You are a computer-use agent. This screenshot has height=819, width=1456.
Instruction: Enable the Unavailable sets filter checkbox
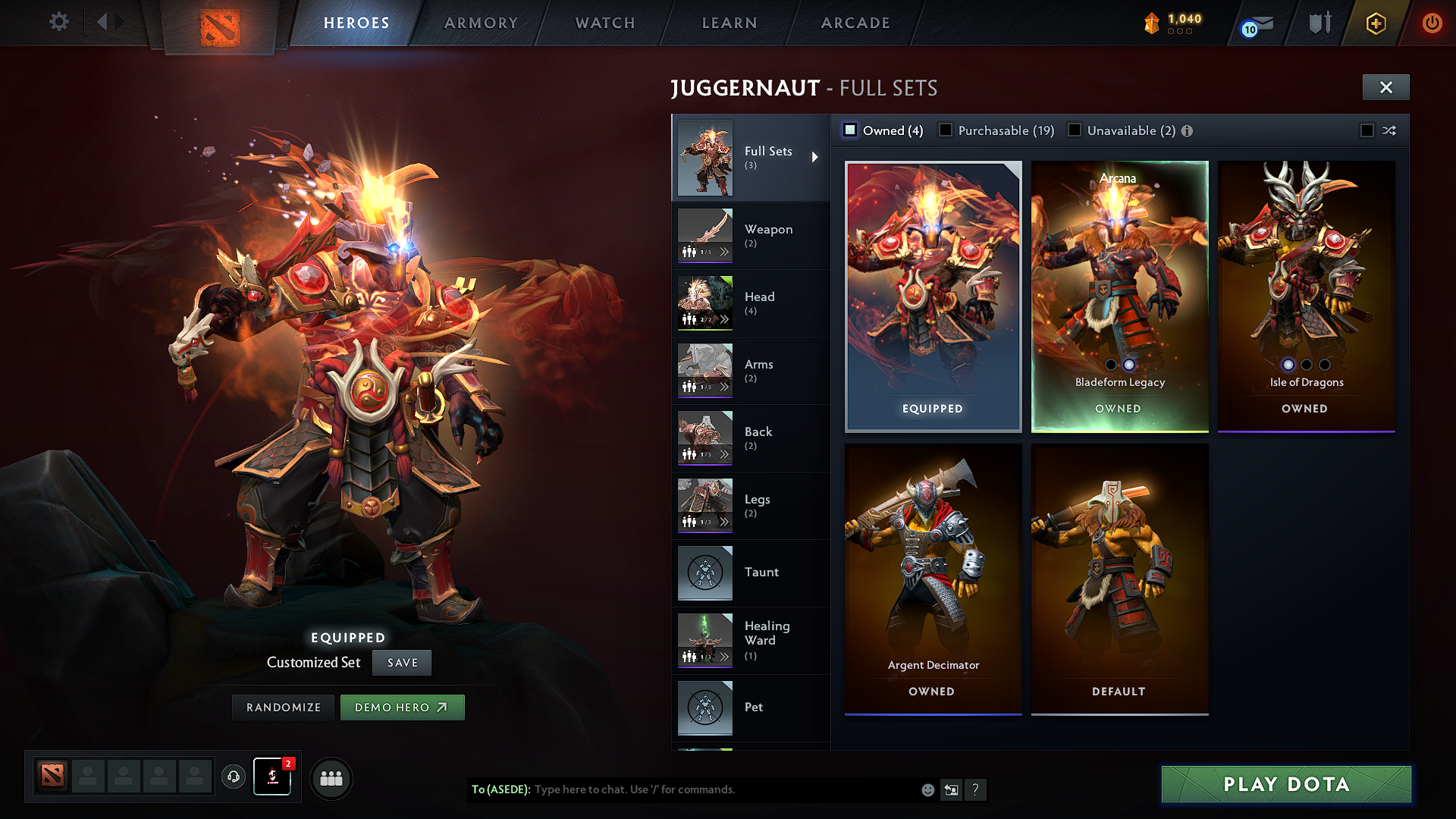point(1075,130)
